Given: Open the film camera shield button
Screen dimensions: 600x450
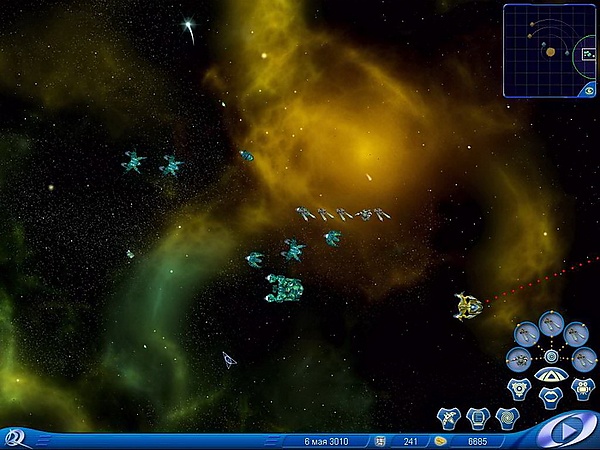Looking at the screenshot, I should pyautogui.click(x=582, y=386).
